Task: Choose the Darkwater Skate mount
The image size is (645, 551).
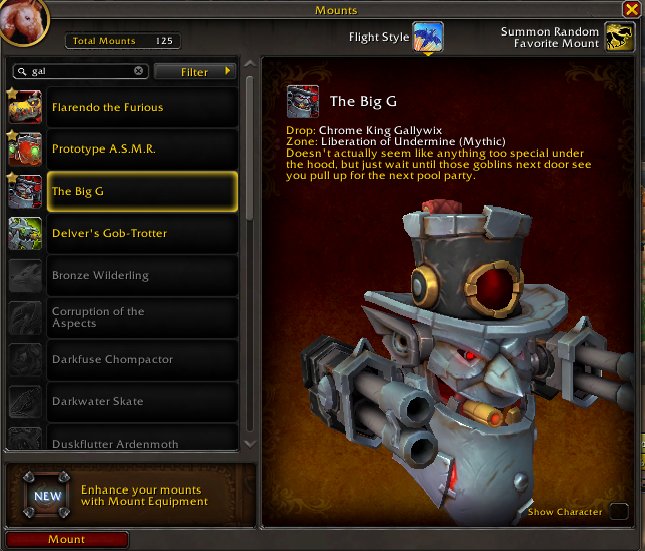Action: [142, 402]
